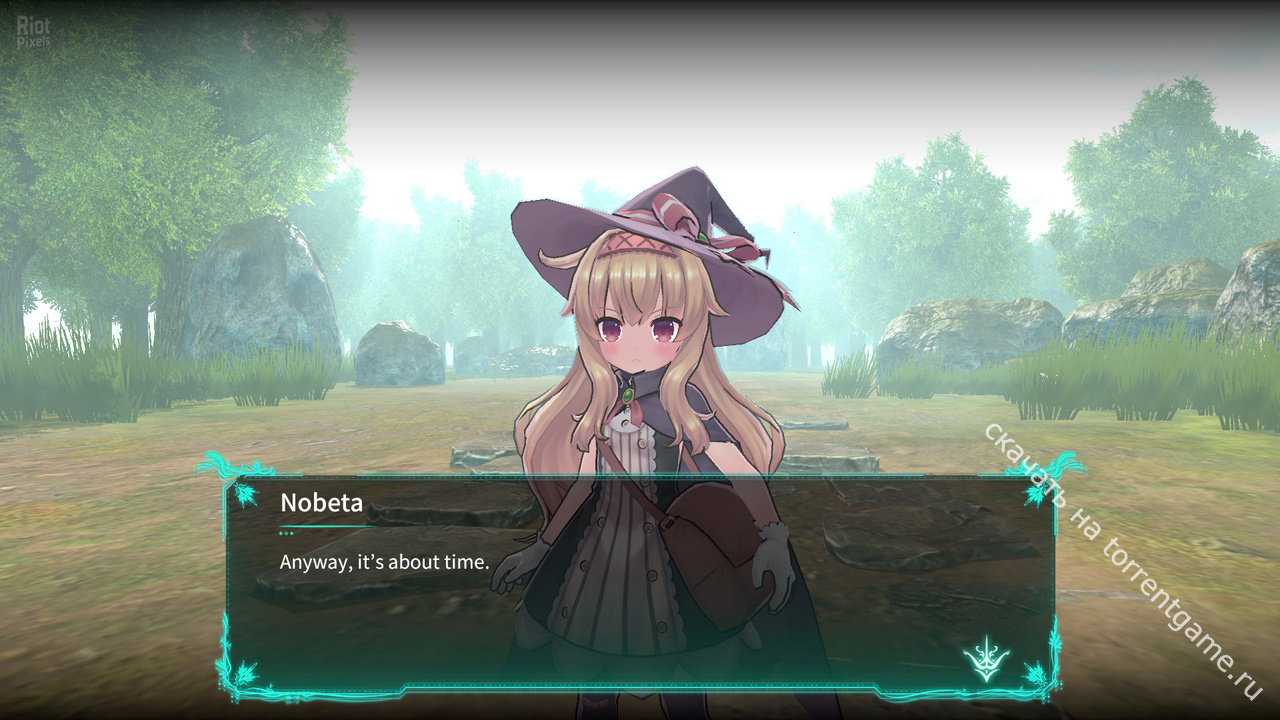Advance dialogue with the glowing continue arrow
This screenshot has height=720, width=1280.
pos(986,659)
